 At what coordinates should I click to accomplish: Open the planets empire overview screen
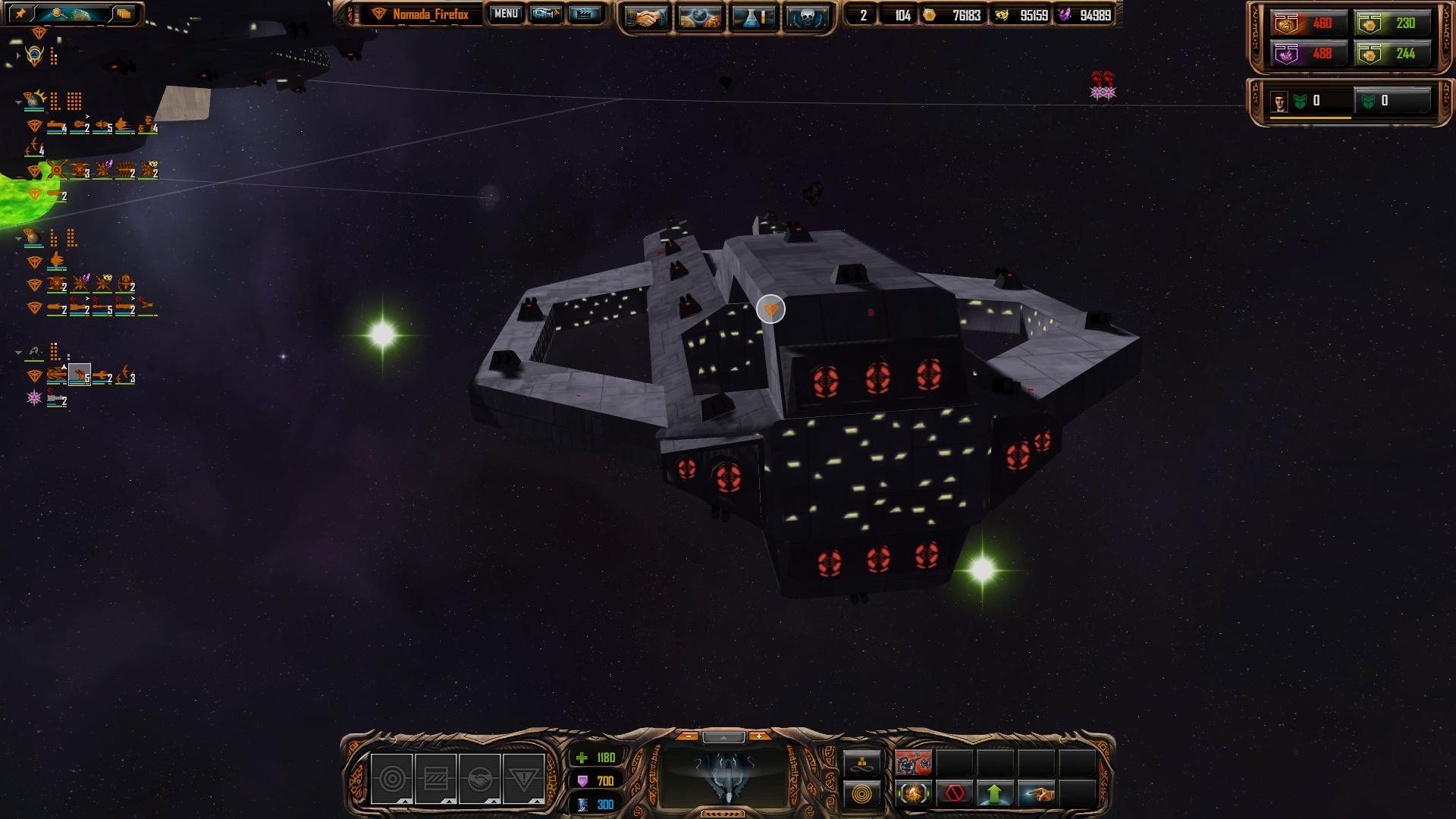point(700,17)
